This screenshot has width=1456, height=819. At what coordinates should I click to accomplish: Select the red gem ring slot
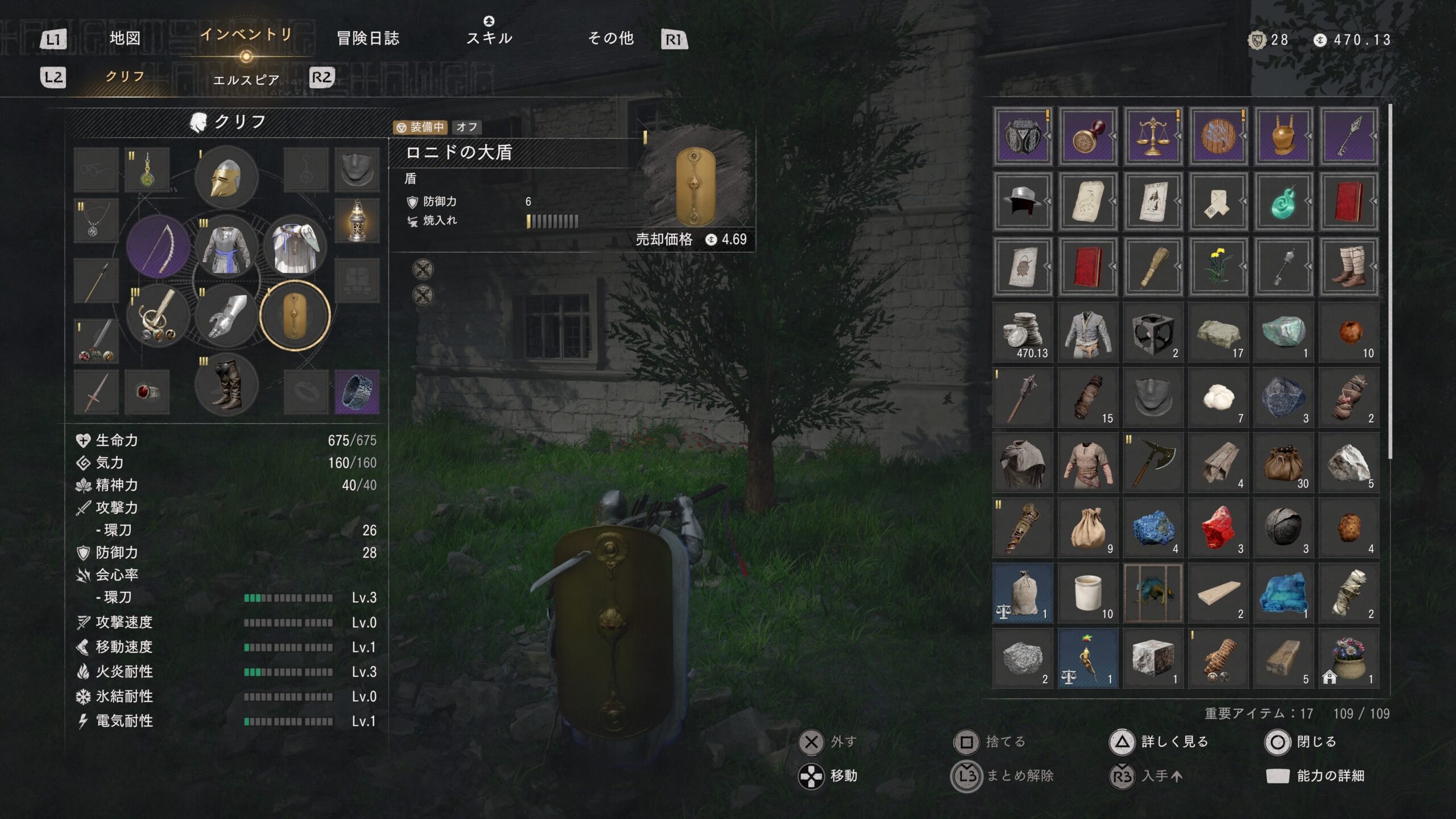147,392
